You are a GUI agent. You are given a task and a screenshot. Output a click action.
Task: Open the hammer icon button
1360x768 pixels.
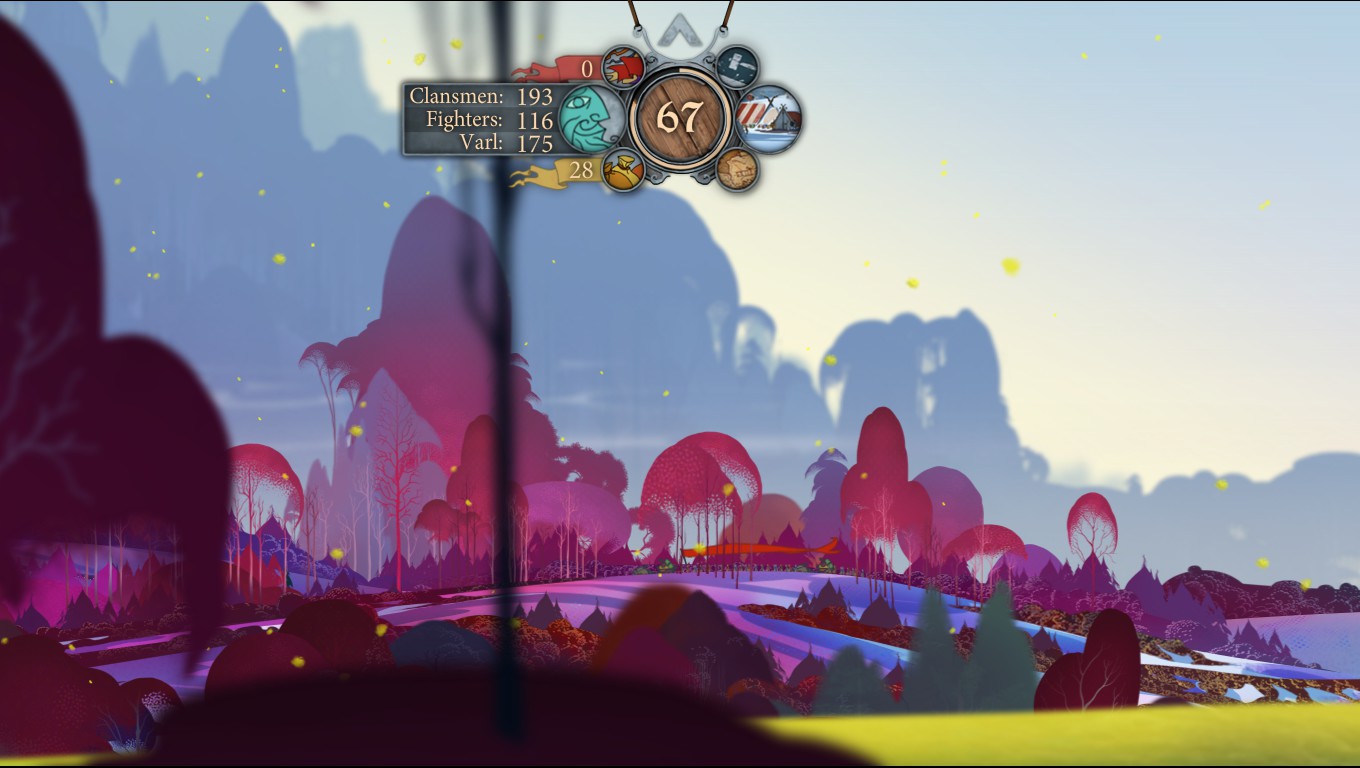coord(737,66)
